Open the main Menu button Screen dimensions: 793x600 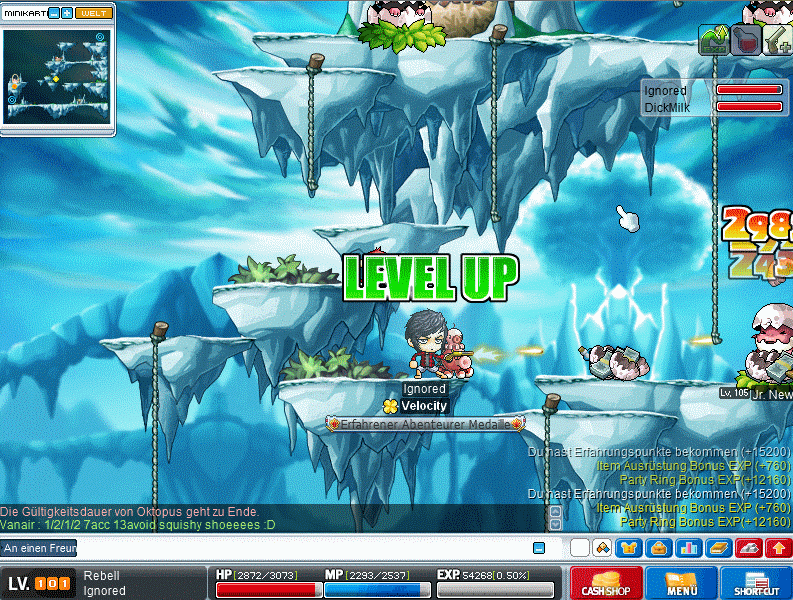pos(681,583)
